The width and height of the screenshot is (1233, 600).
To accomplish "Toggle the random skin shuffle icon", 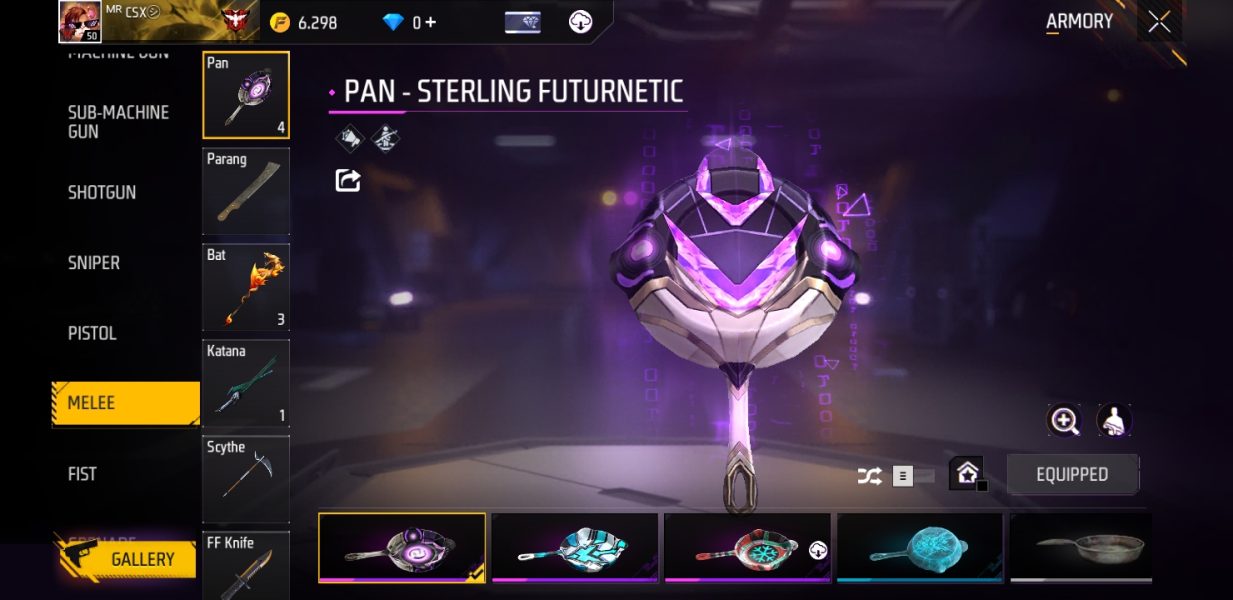I will pyautogui.click(x=869, y=476).
